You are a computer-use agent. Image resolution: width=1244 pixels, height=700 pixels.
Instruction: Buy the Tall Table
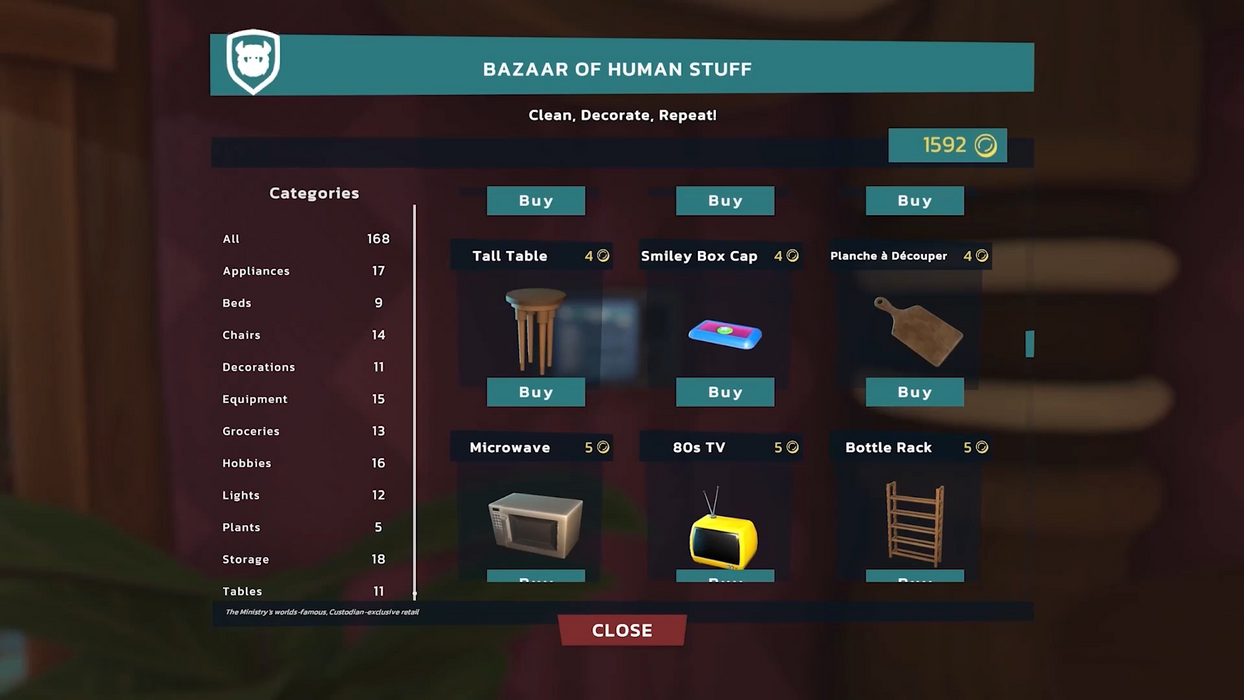click(x=536, y=392)
